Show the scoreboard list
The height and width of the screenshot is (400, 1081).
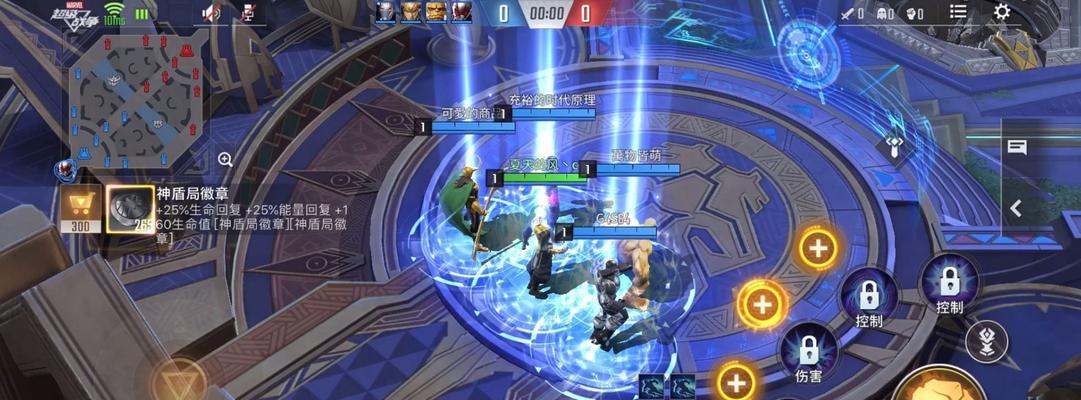[958, 12]
